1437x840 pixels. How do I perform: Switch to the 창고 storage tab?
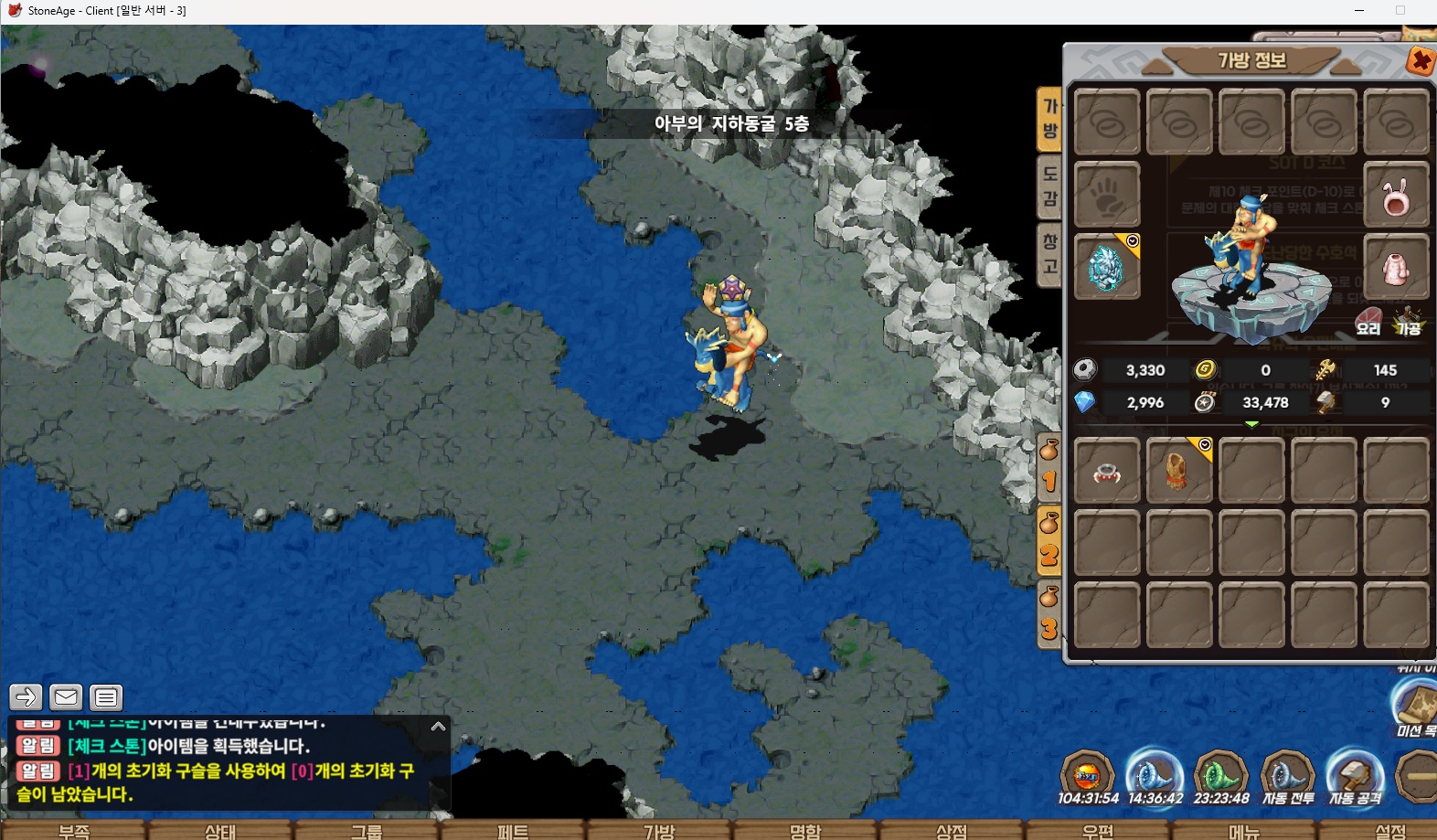pyautogui.click(x=1049, y=254)
